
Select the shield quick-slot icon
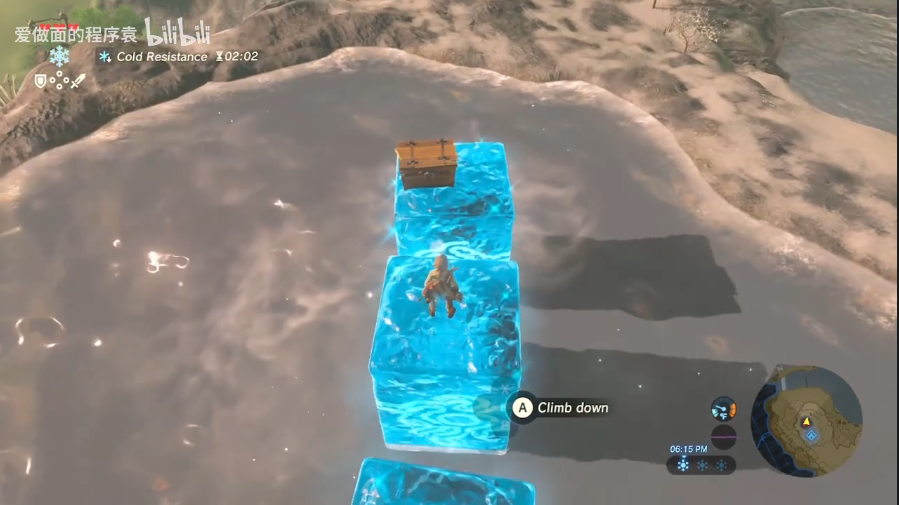[41, 81]
